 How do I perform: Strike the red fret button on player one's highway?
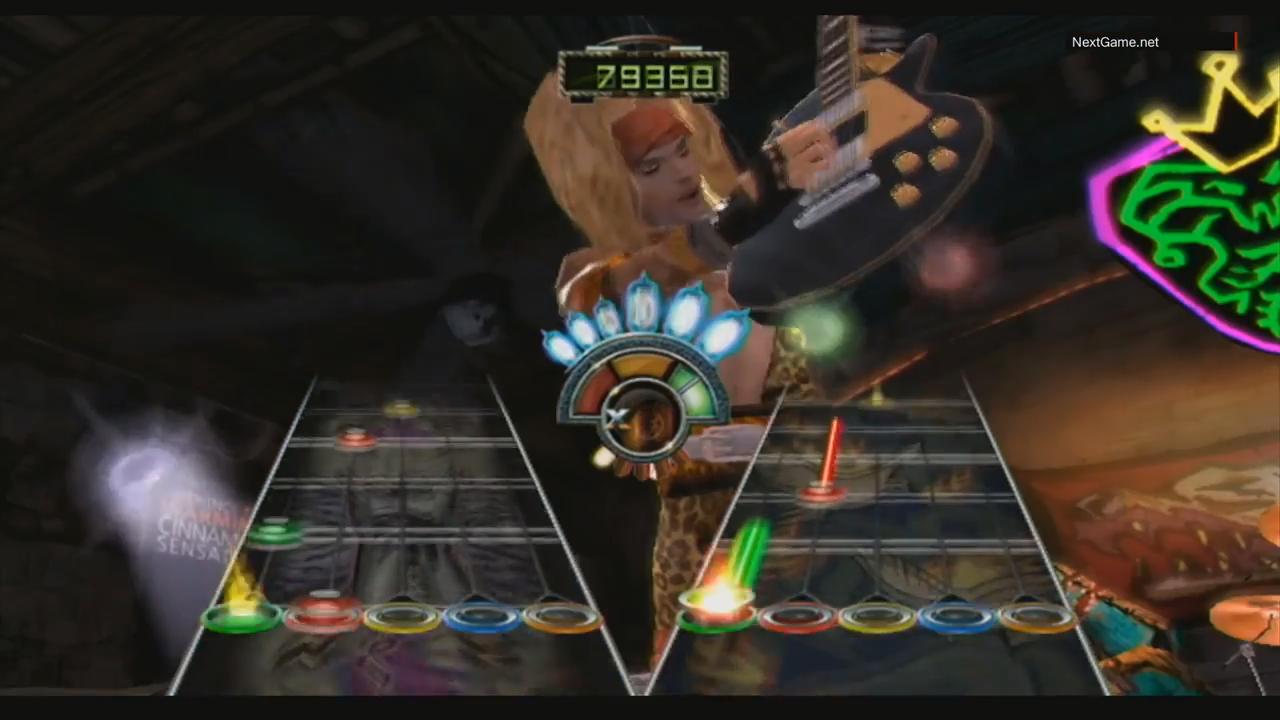323,617
